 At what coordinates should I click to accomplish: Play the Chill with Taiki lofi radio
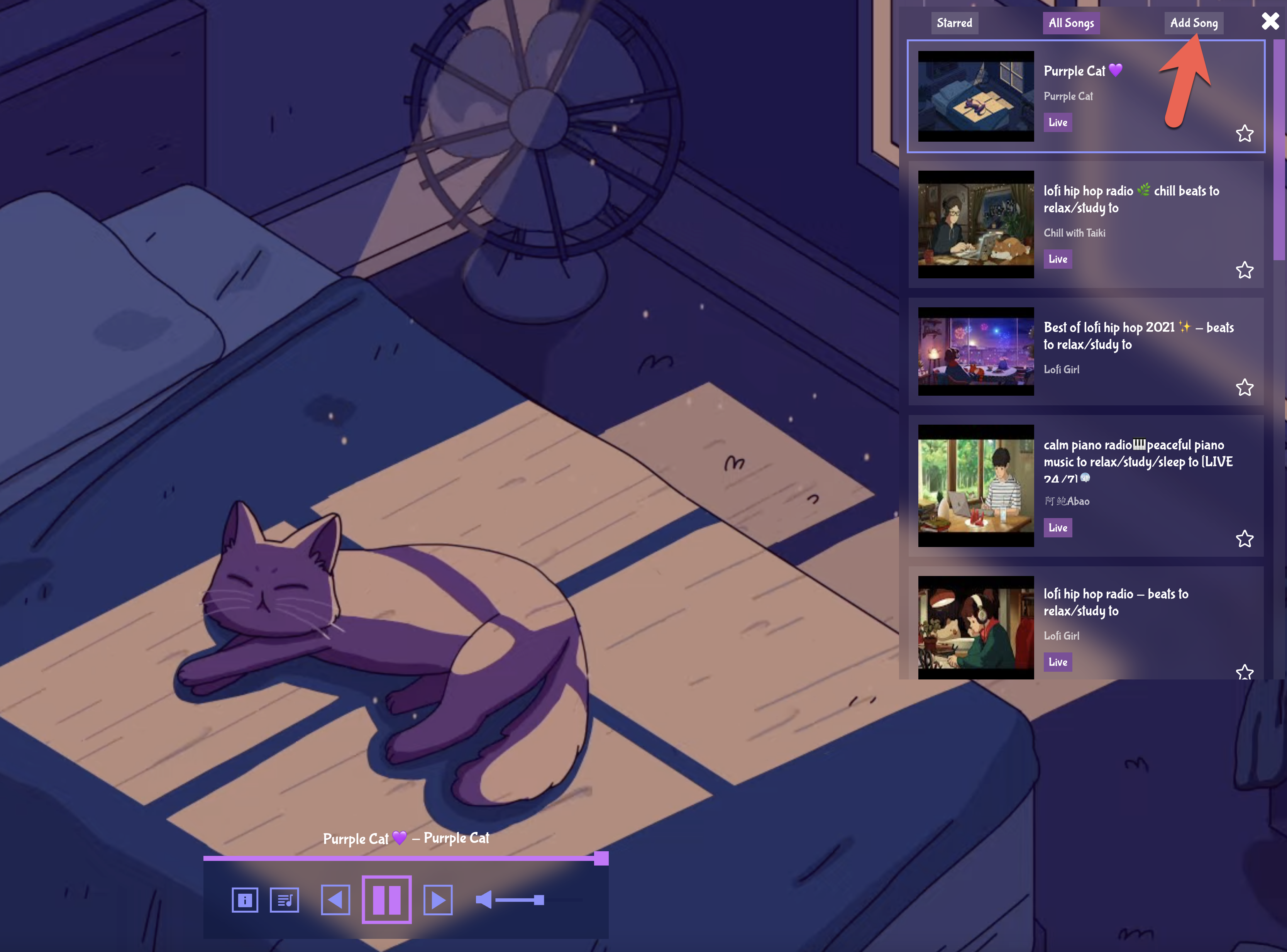coord(975,224)
